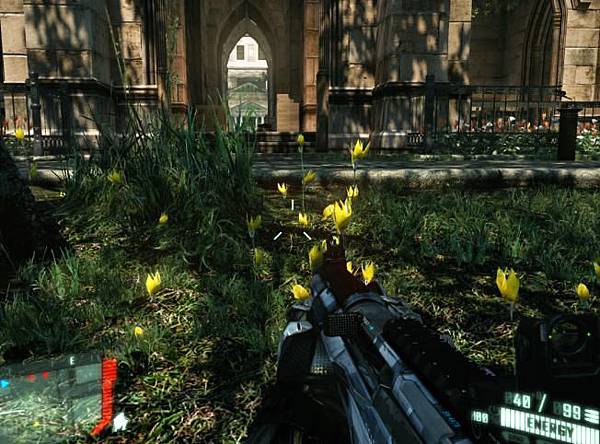Select the fire mode bullet icon
Viewport: 600px width, 444px height.
(x=591, y=414)
